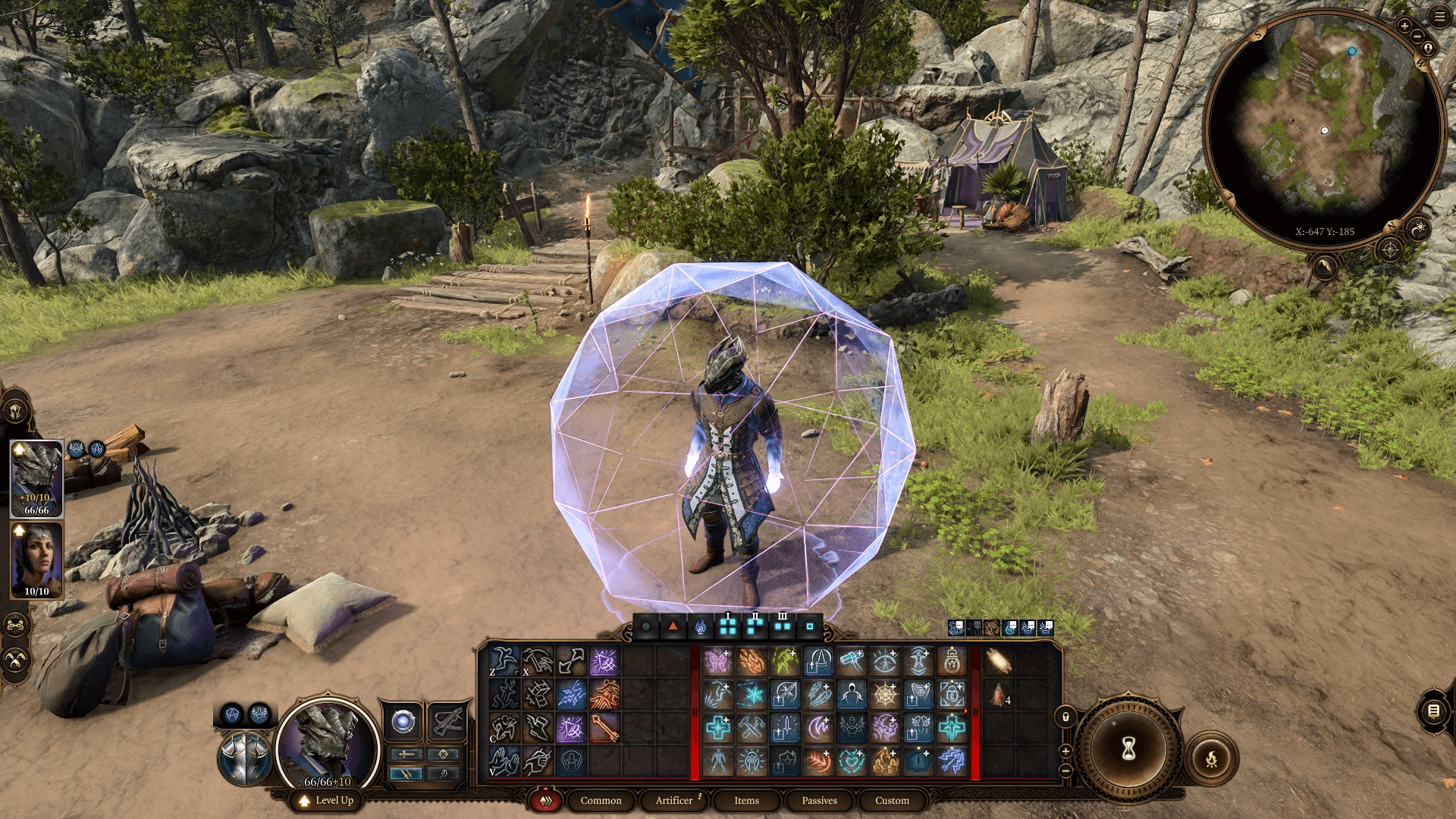
Task: Enable the melee sword weapon slot
Action: 406,755
